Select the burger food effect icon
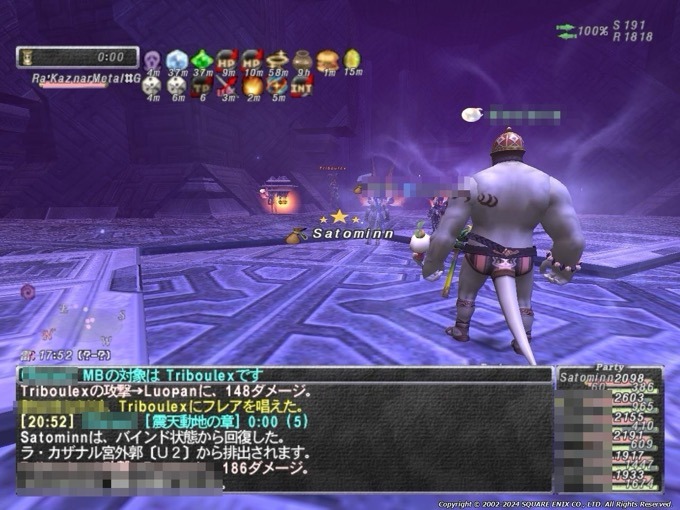Image resolution: width=680 pixels, height=510 pixels. [x=327, y=60]
